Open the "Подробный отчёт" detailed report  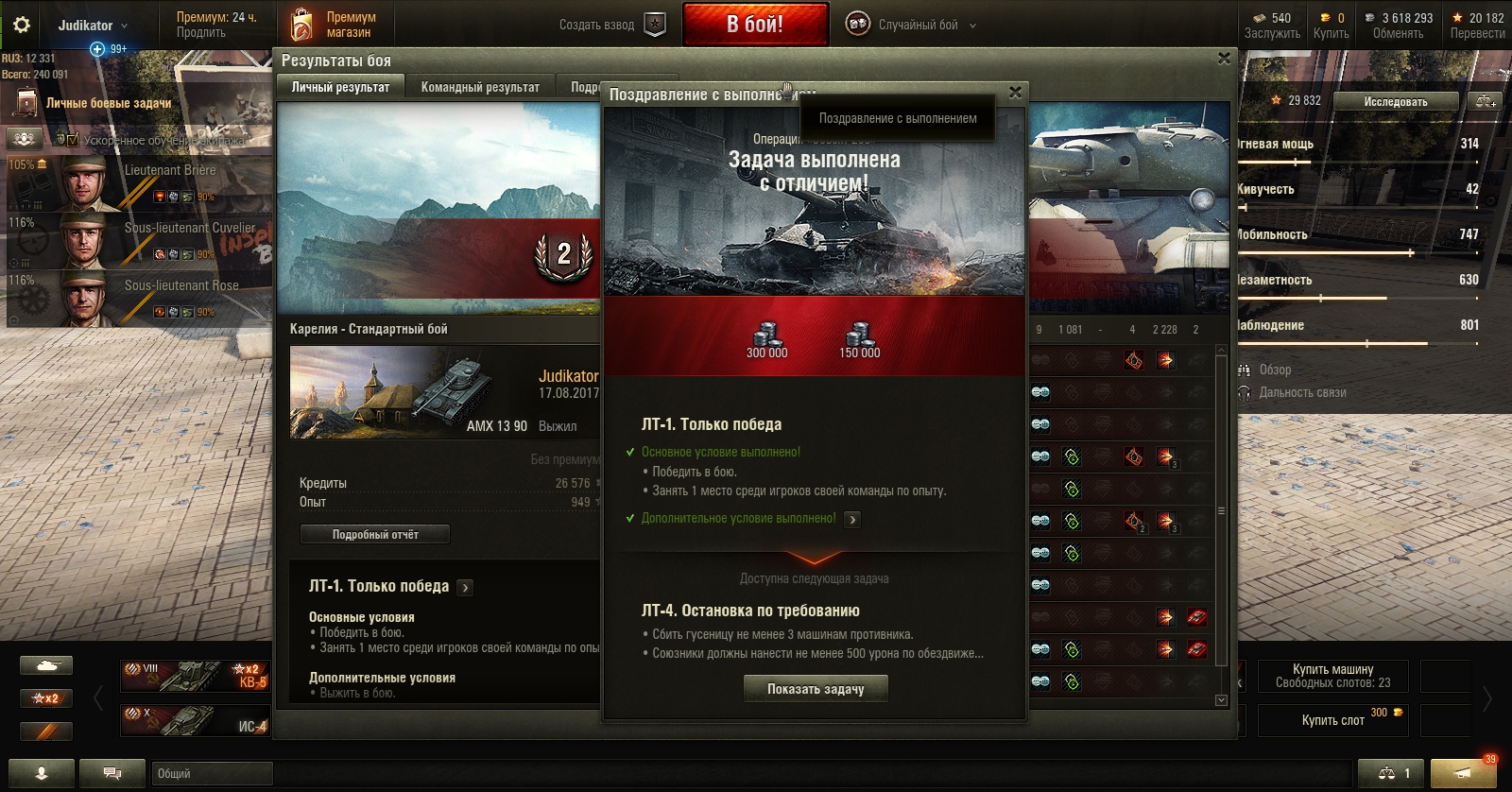click(375, 535)
